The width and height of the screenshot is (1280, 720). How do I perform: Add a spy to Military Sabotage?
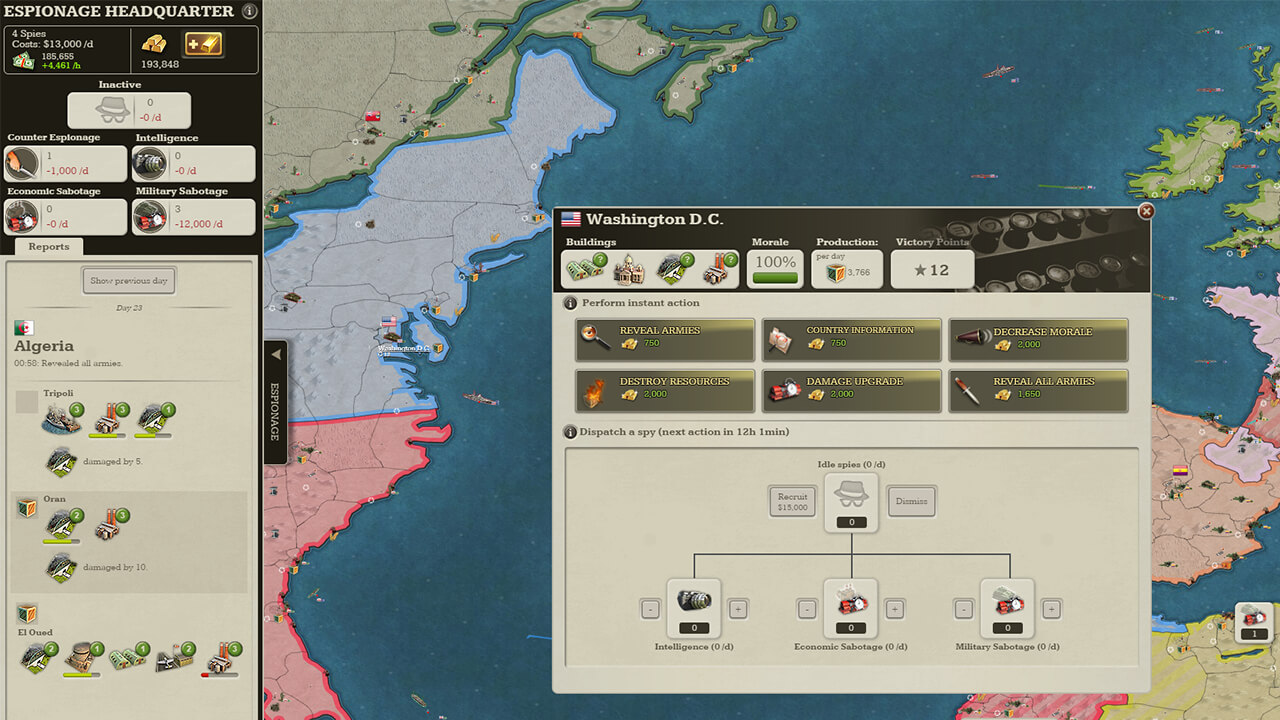pos(1052,608)
